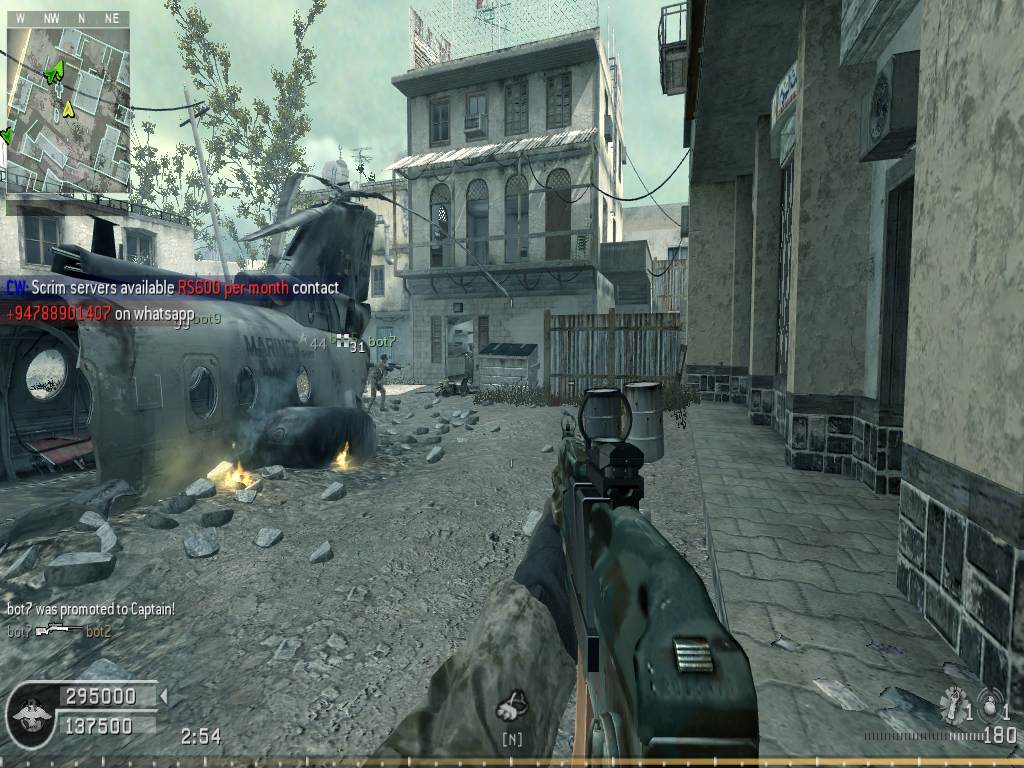Select the yellow player arrow on minimap

click(68, 108)
